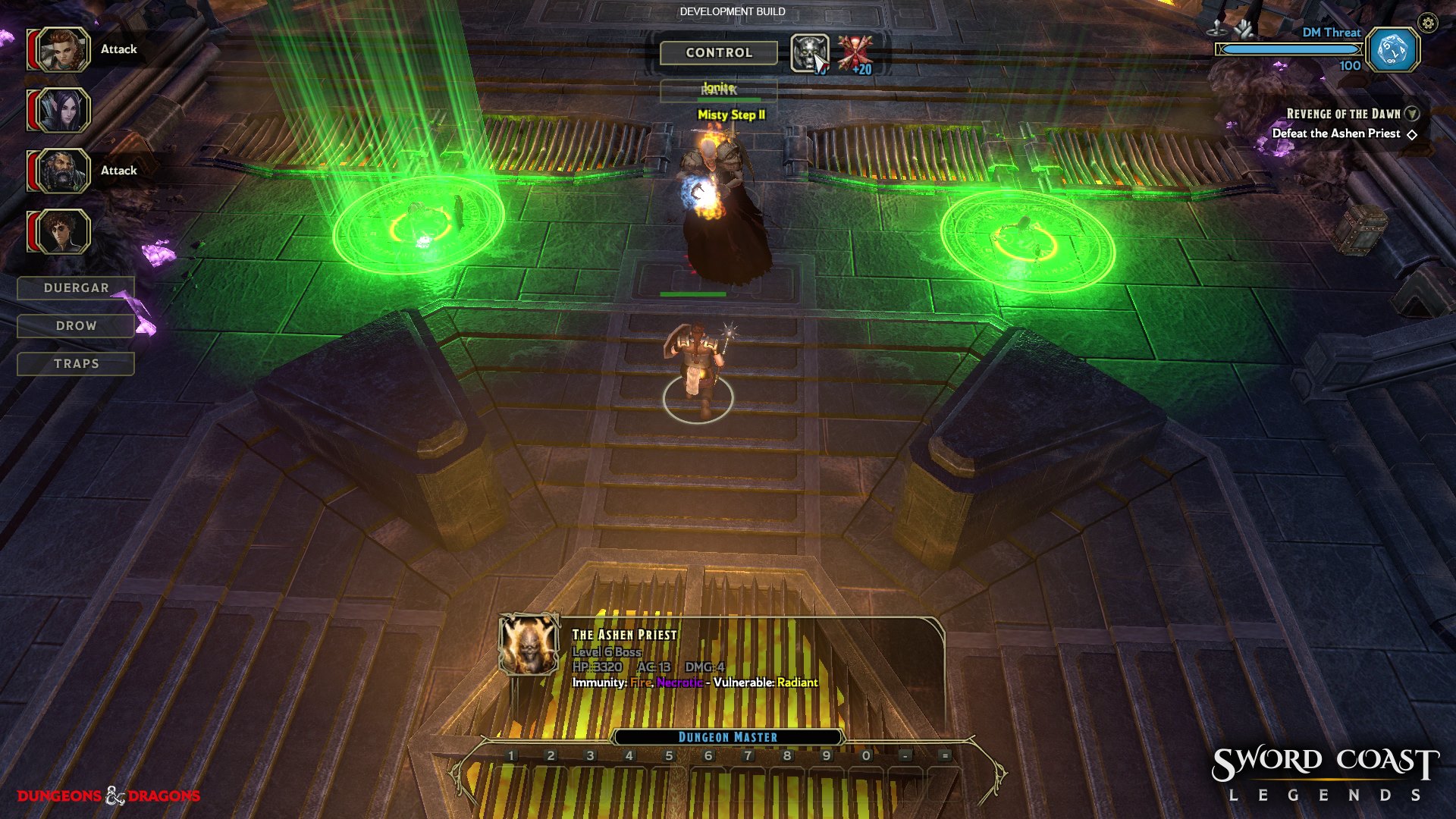Click the blue d20 DM Threat icon
The image size is (1456, 819).
pos(1393,51)
